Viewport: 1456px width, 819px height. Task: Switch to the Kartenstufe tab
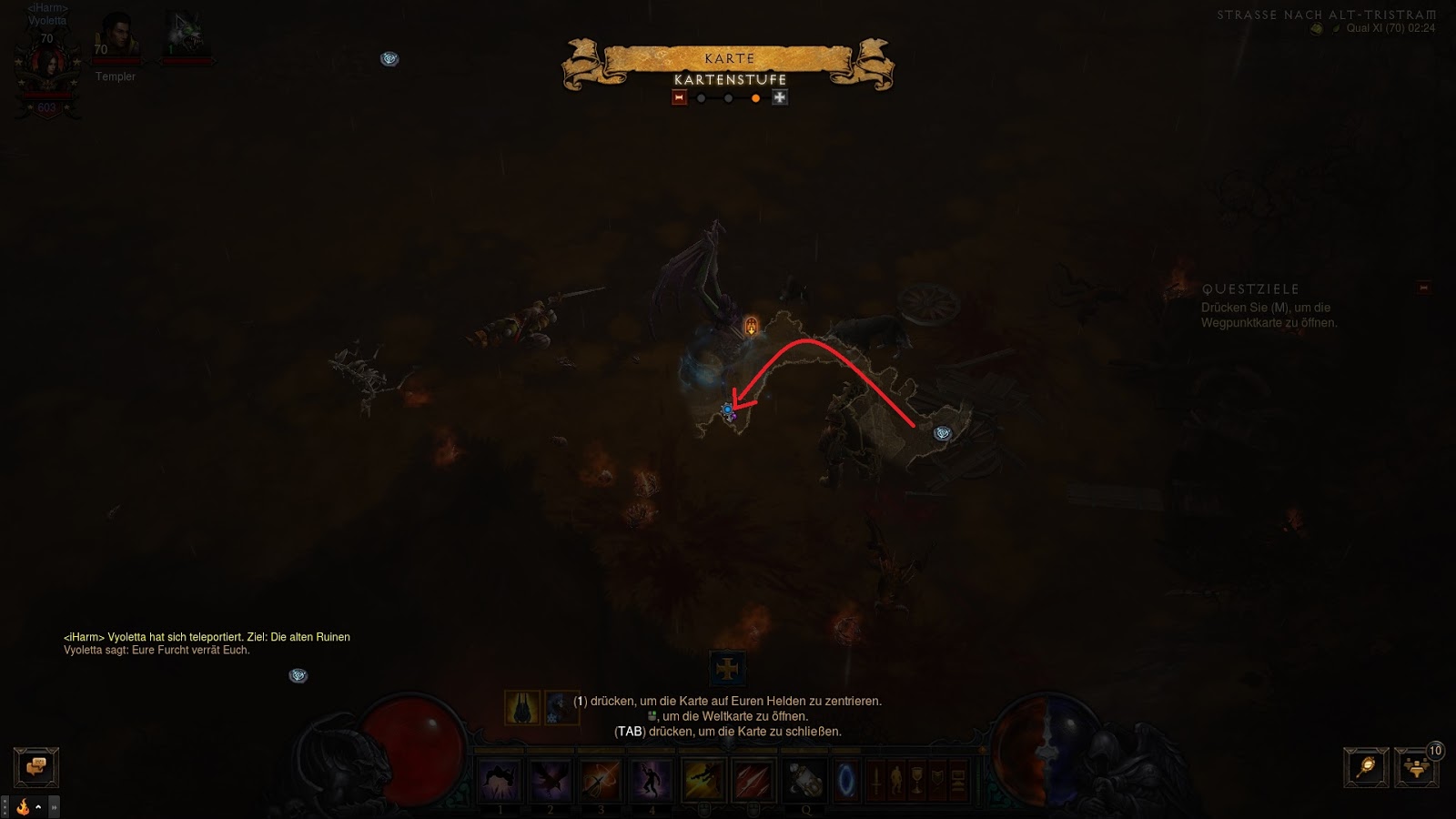729,80
